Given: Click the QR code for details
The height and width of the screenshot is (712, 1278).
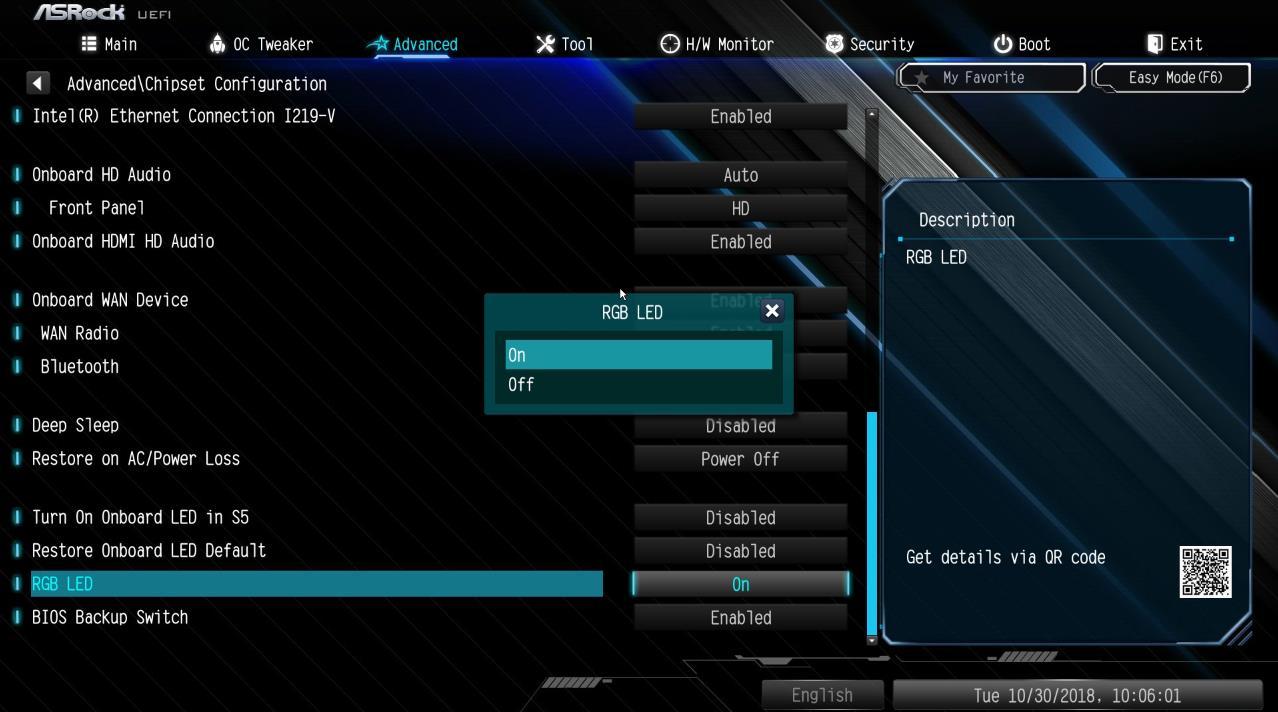Looking at the screenshot, I should pos(1205,572).
